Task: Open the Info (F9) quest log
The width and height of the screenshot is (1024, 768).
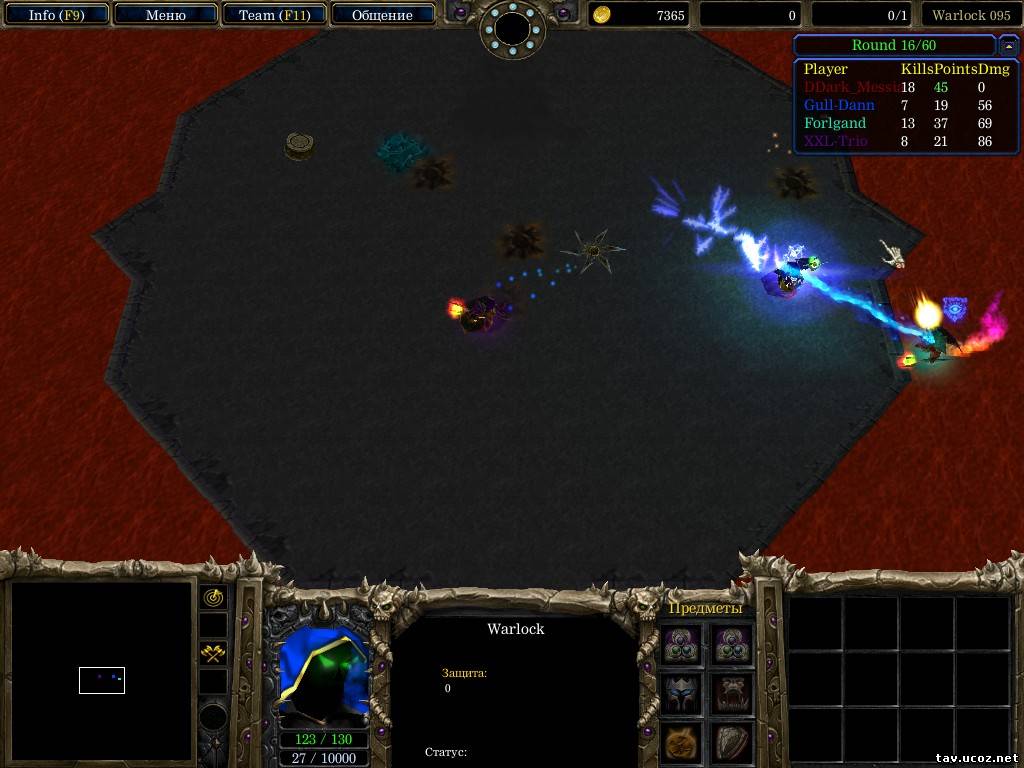Action: pos(56,15)
